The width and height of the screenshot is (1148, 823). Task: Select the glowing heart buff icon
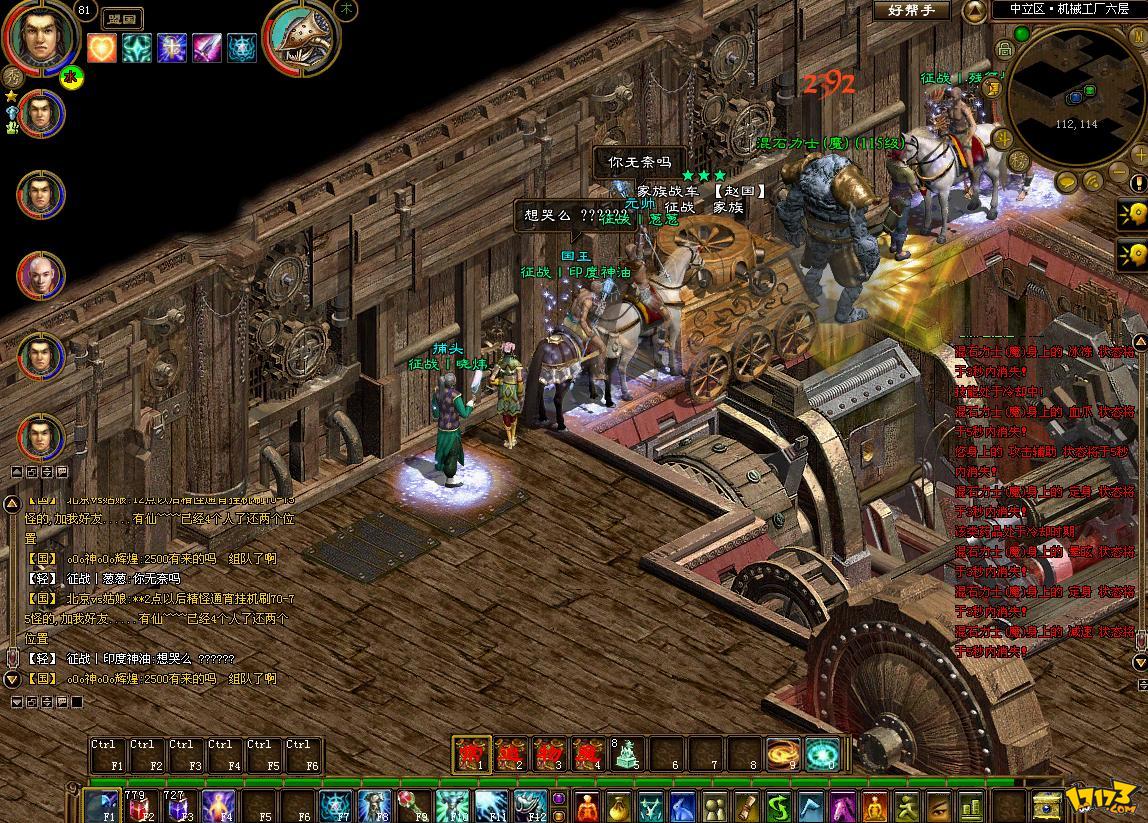(101, 48)
